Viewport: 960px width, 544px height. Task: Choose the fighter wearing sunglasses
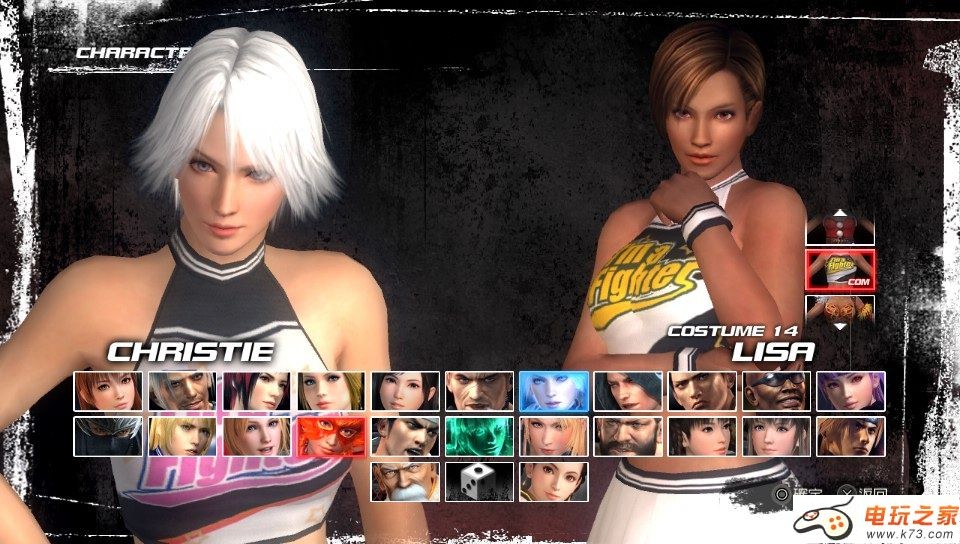coord(776,391)
